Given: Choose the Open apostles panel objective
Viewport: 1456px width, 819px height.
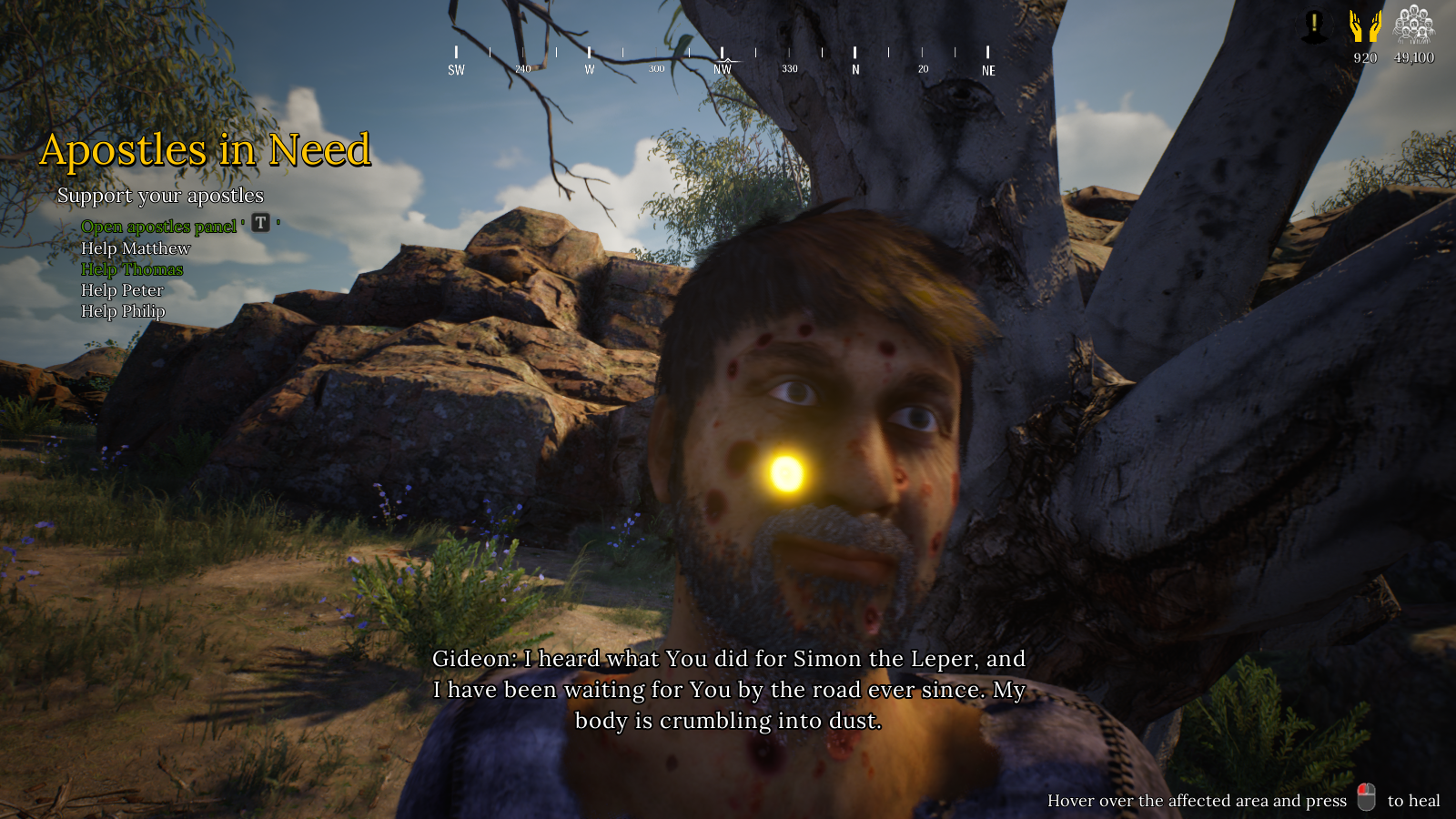Looking at the screenshot, I should pos(159,227).
